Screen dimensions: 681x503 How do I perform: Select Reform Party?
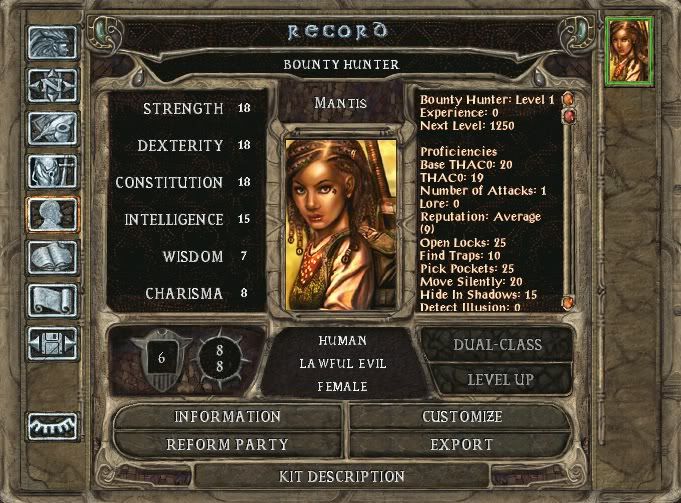228,444
